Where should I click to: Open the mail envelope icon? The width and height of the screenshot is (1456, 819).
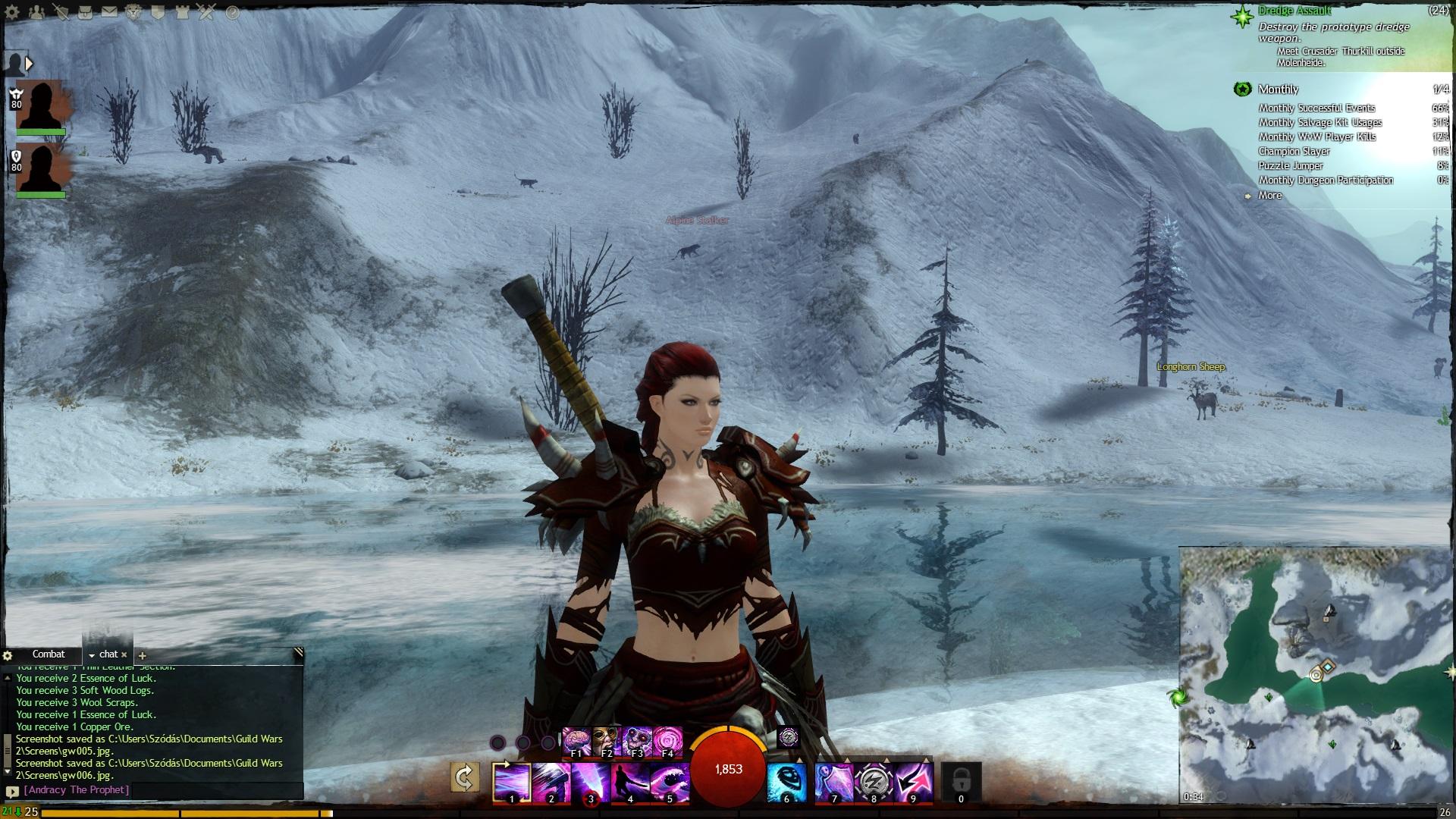coord(109,12)
